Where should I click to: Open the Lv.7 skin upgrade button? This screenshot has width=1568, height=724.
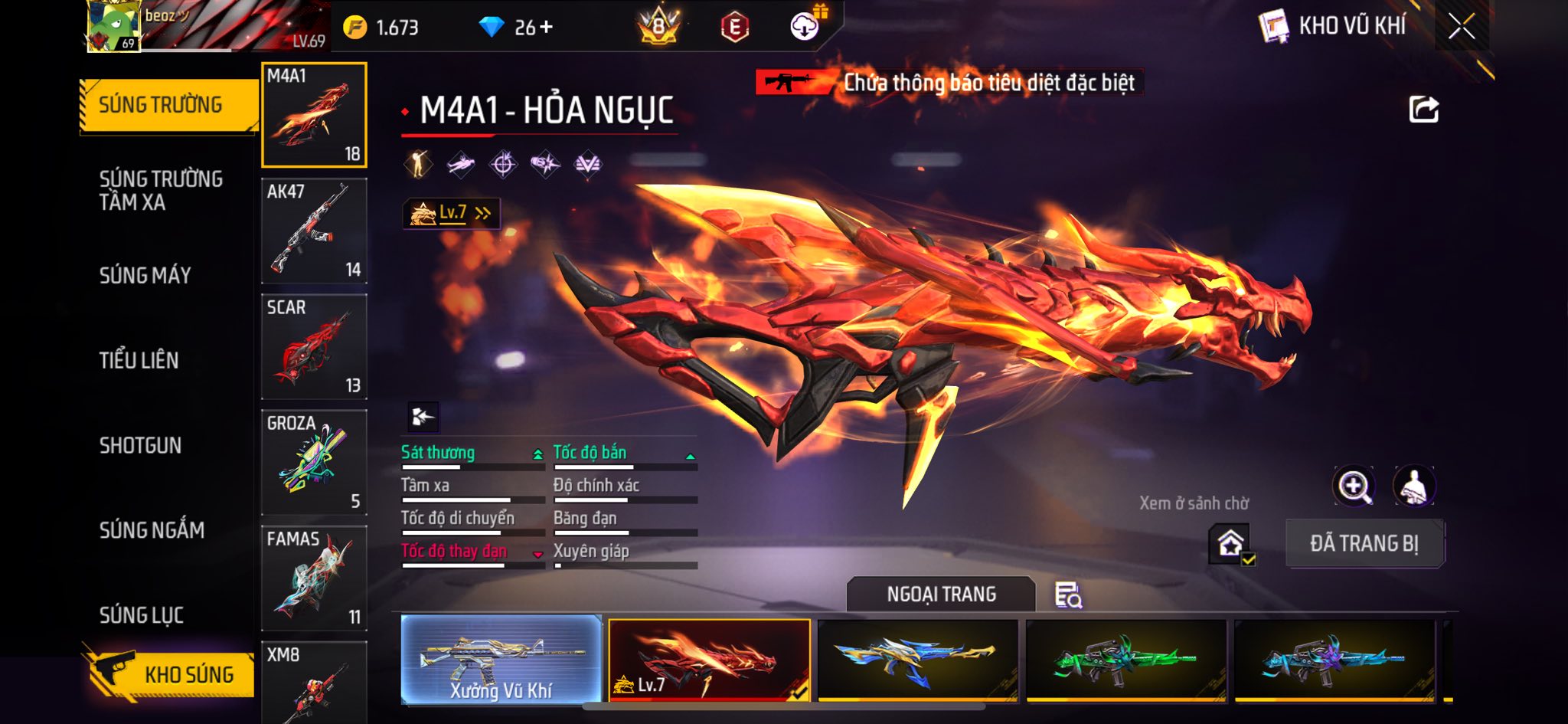(x=452, y=213)
